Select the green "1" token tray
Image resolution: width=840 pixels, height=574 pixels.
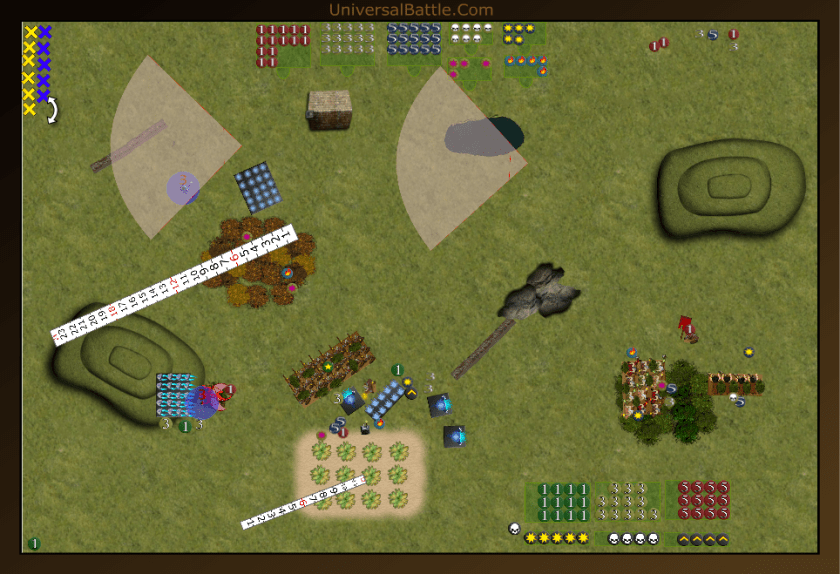click(563, 499)
